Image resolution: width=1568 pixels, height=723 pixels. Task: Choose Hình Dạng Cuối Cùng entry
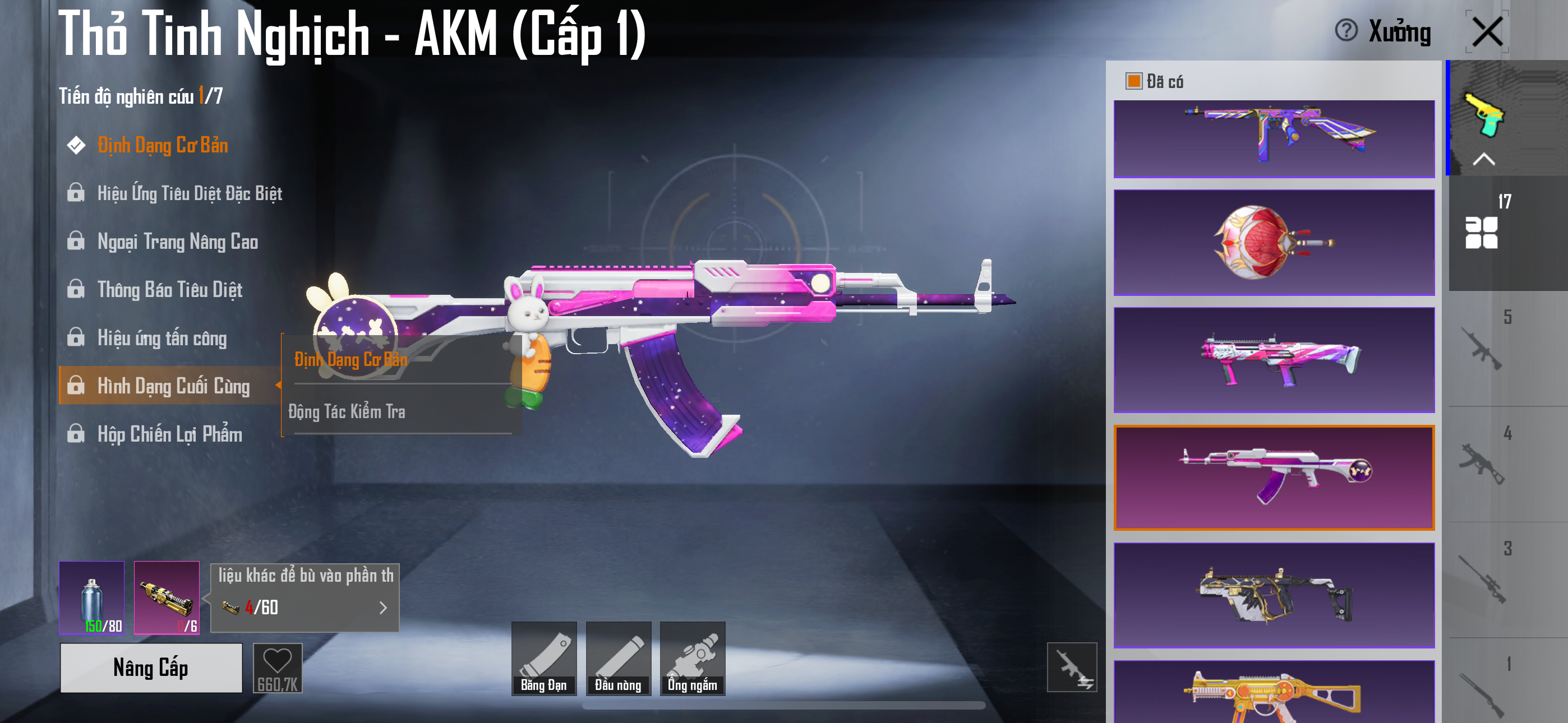point(173,386)
